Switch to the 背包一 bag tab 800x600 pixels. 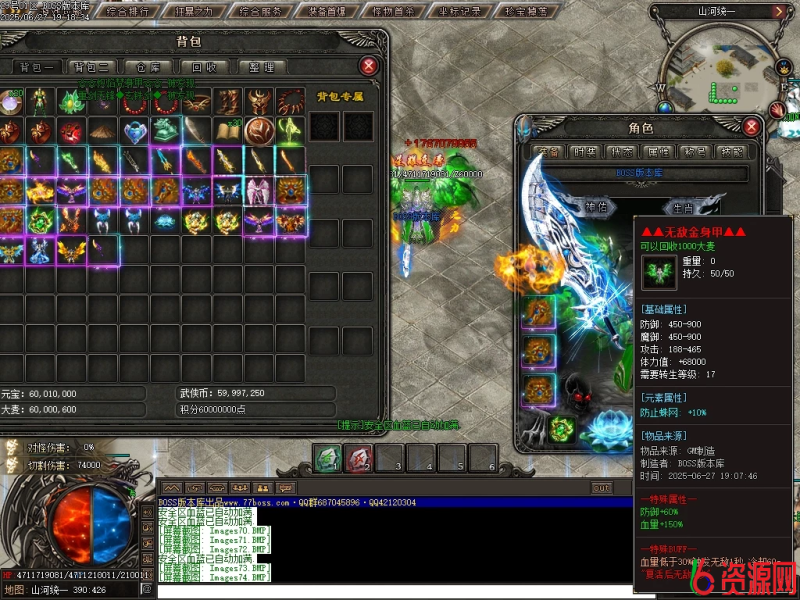[36, 67]
